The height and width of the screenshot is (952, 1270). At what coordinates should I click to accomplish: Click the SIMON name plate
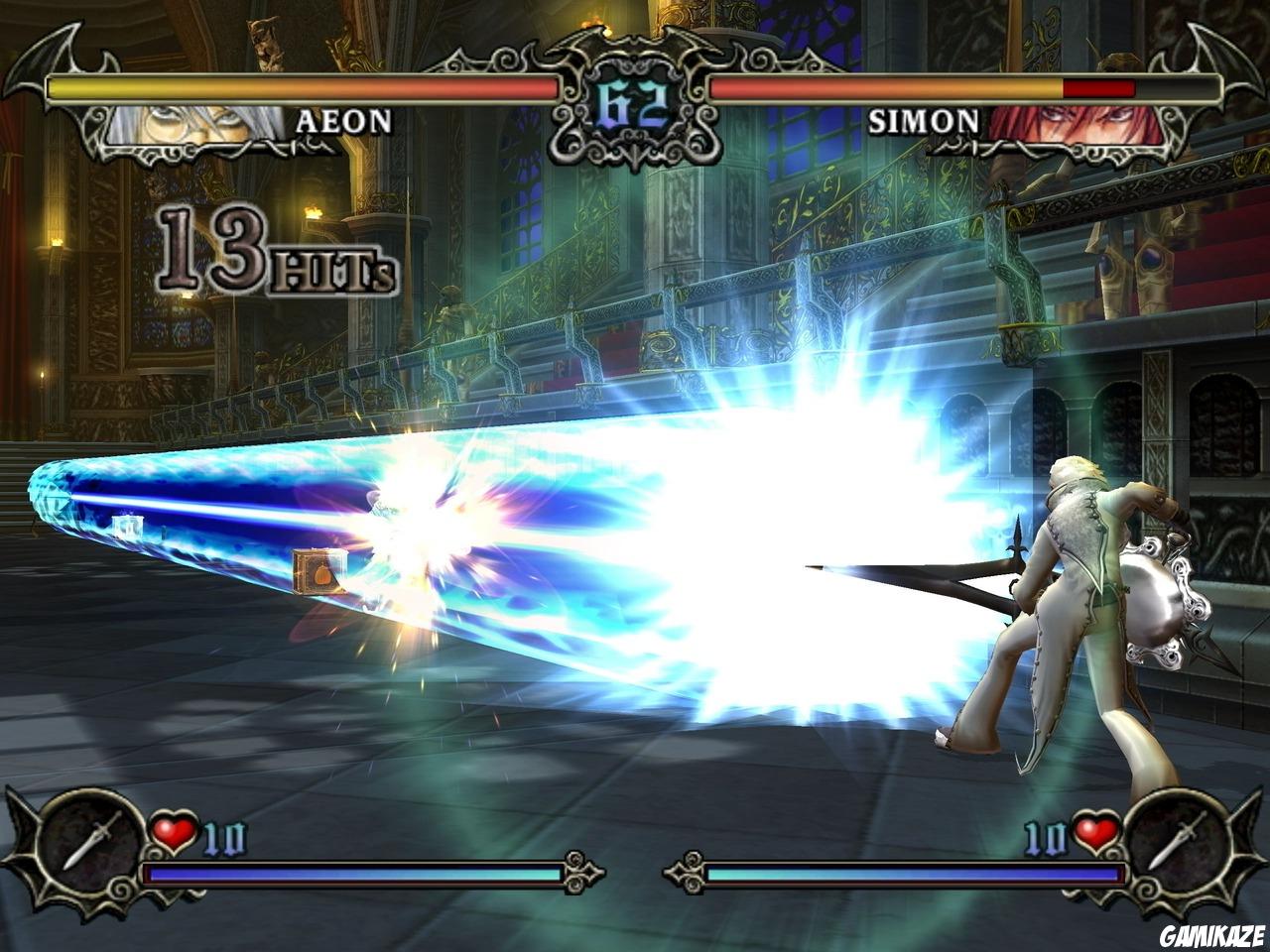(x=923, y=119)
